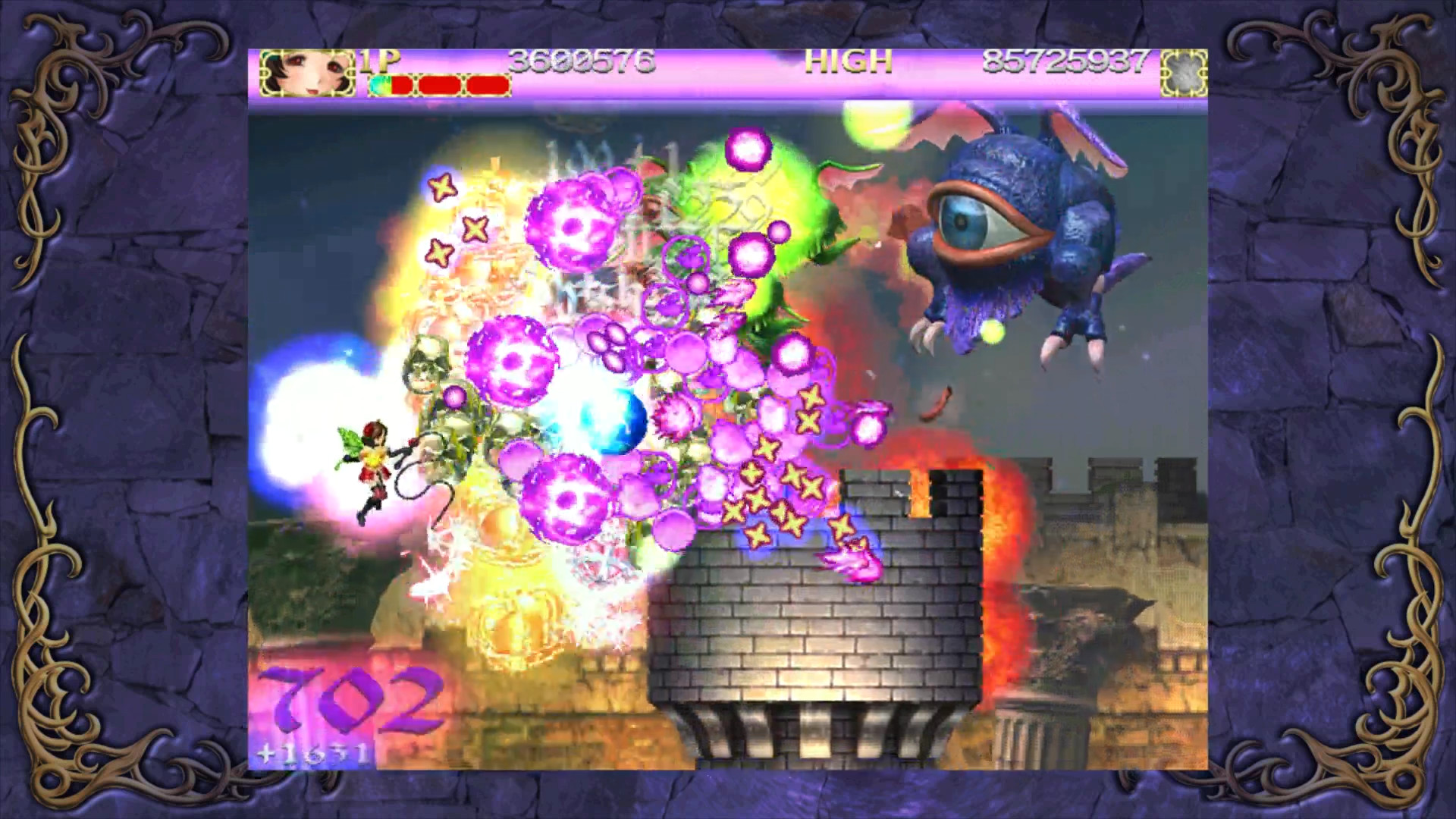
Task: Click the HIGH label at the top
Action: click(x=849, y=59)
